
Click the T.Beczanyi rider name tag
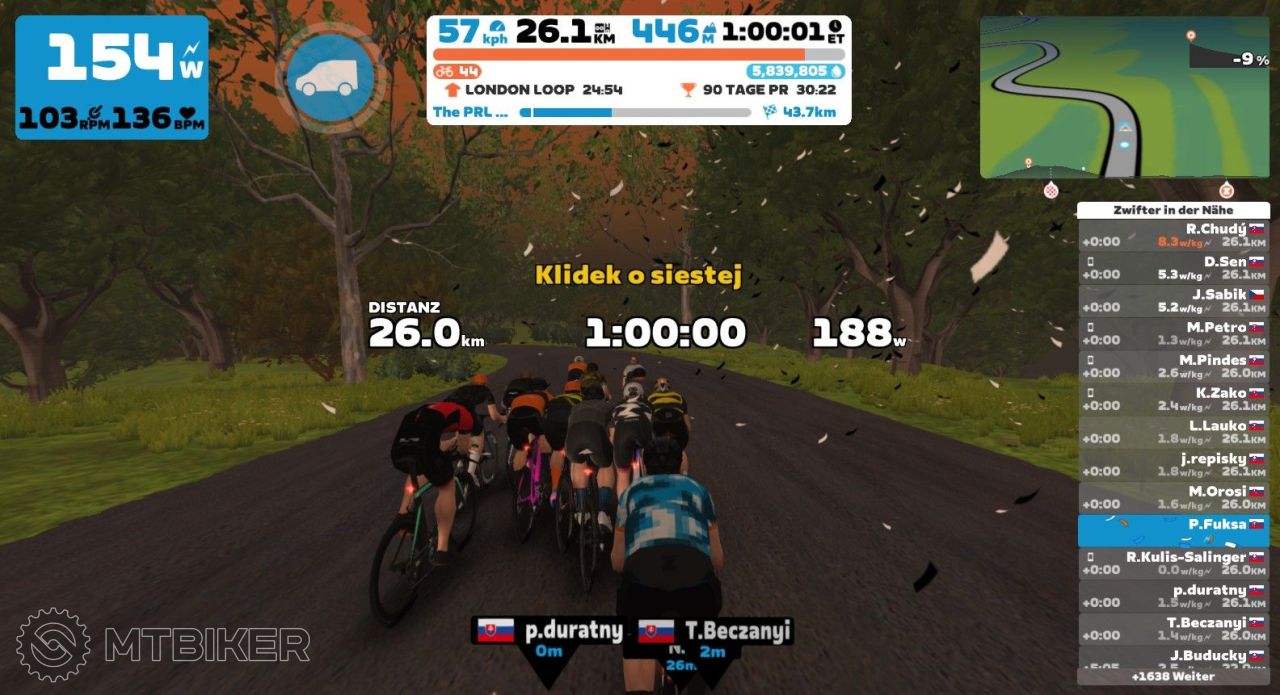(714, 632)
